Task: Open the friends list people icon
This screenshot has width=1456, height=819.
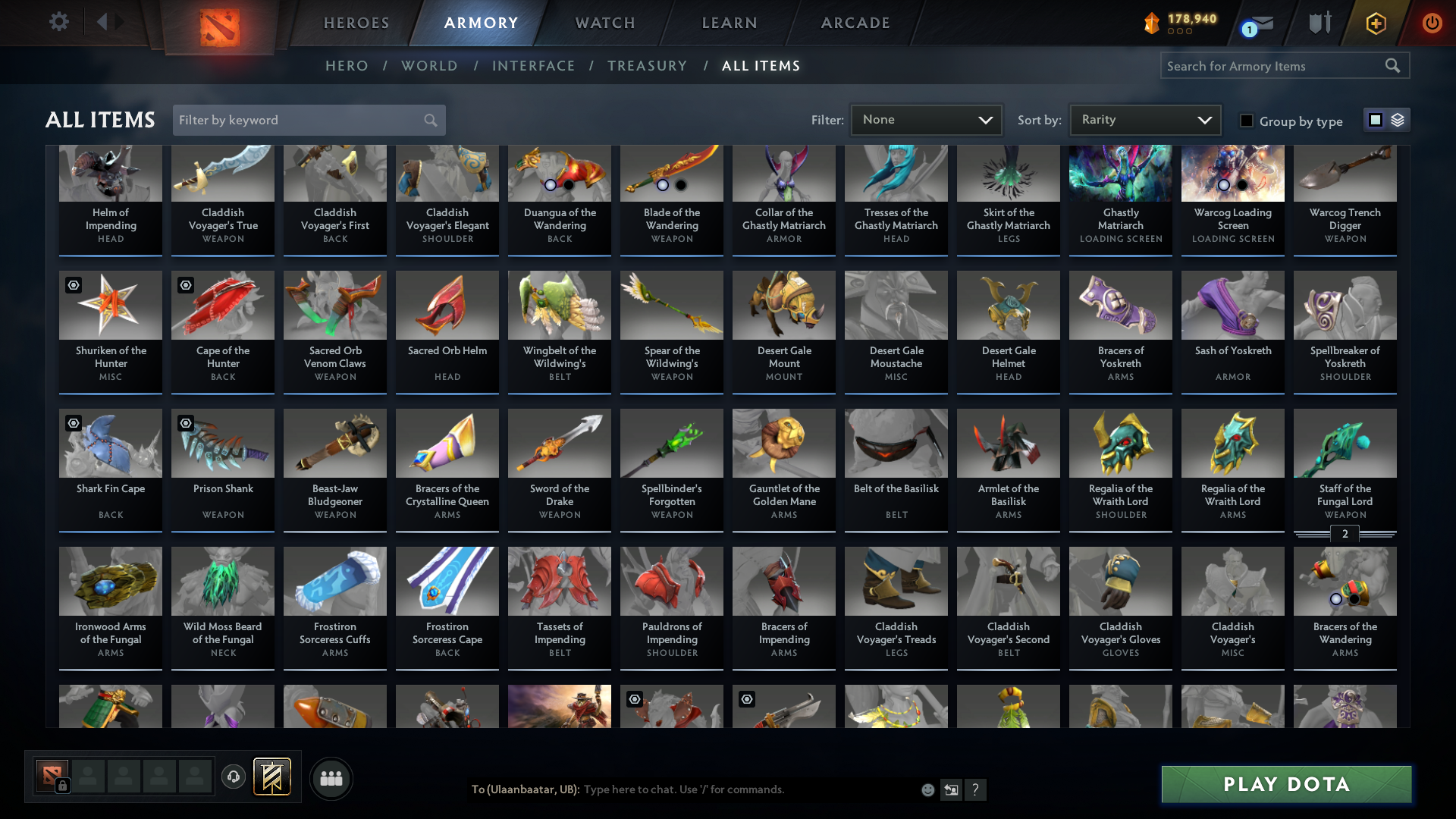Action: click(330, 778)
